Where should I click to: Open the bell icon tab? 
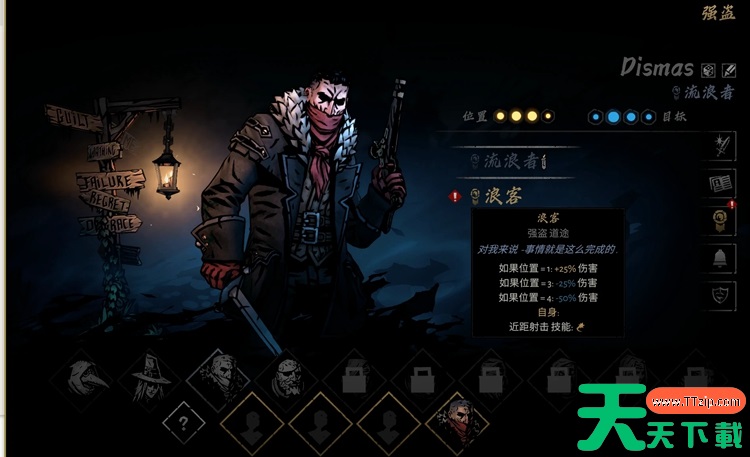pos(724,258)
